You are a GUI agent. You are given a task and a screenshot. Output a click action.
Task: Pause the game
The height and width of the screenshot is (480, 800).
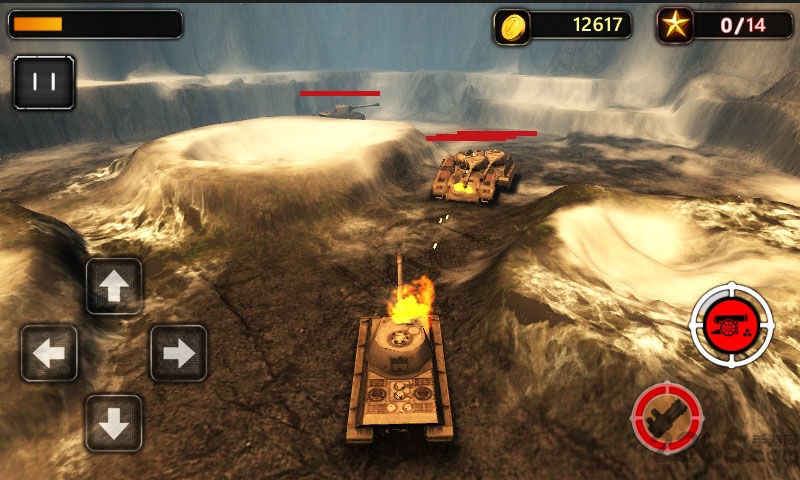click(x=44, y=82)
